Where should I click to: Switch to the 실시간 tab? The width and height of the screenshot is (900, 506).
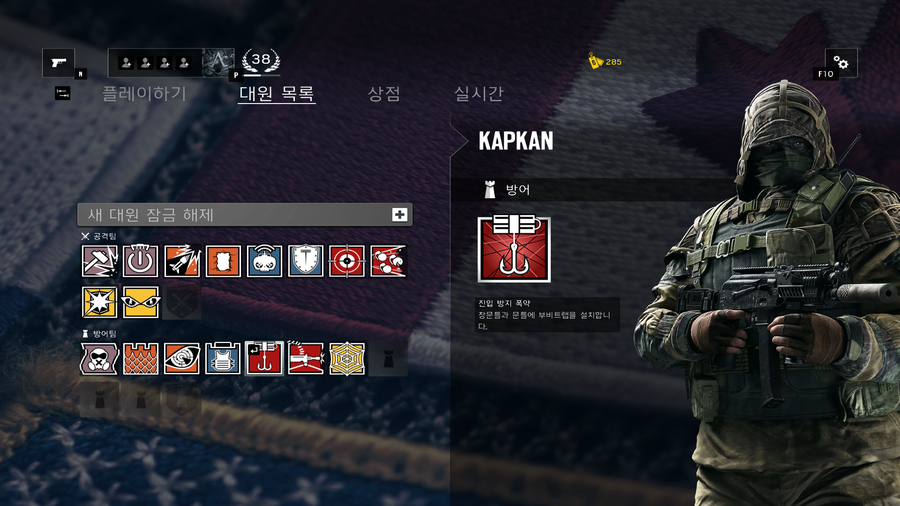pos(479,94)
